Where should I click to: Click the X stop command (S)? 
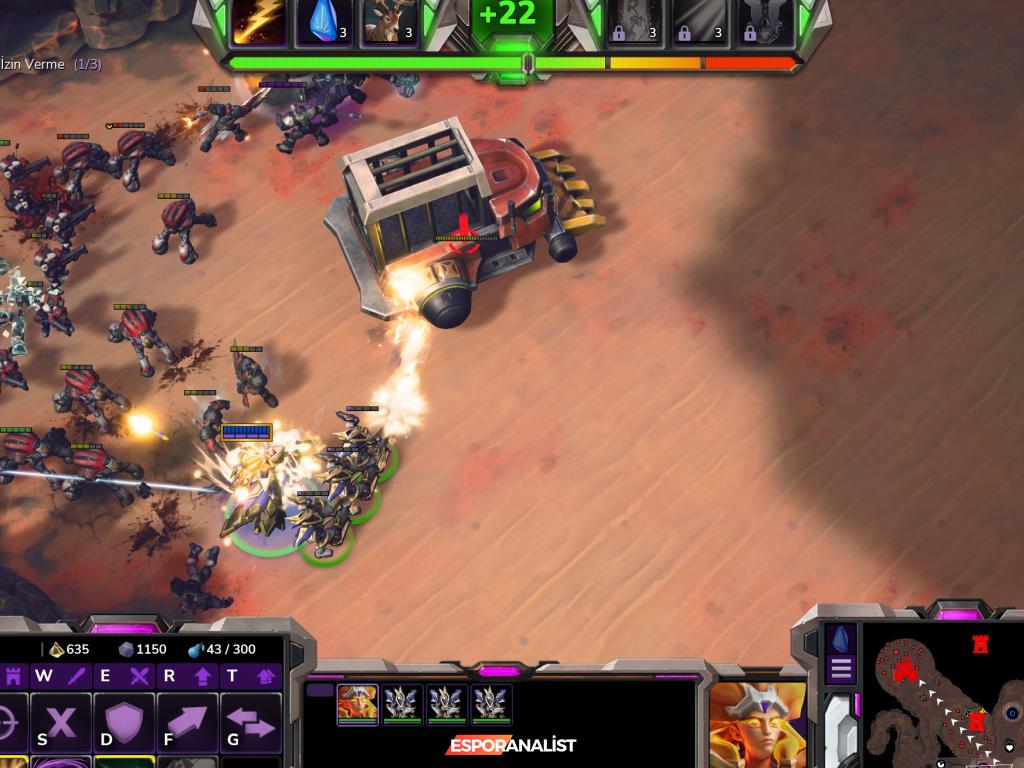click(x=61, y=720)
